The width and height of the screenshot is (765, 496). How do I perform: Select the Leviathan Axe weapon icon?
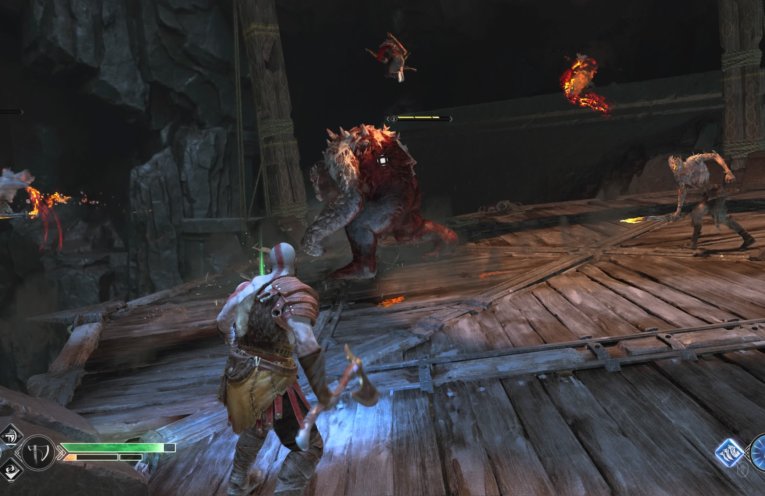click(x=39, y=453)
